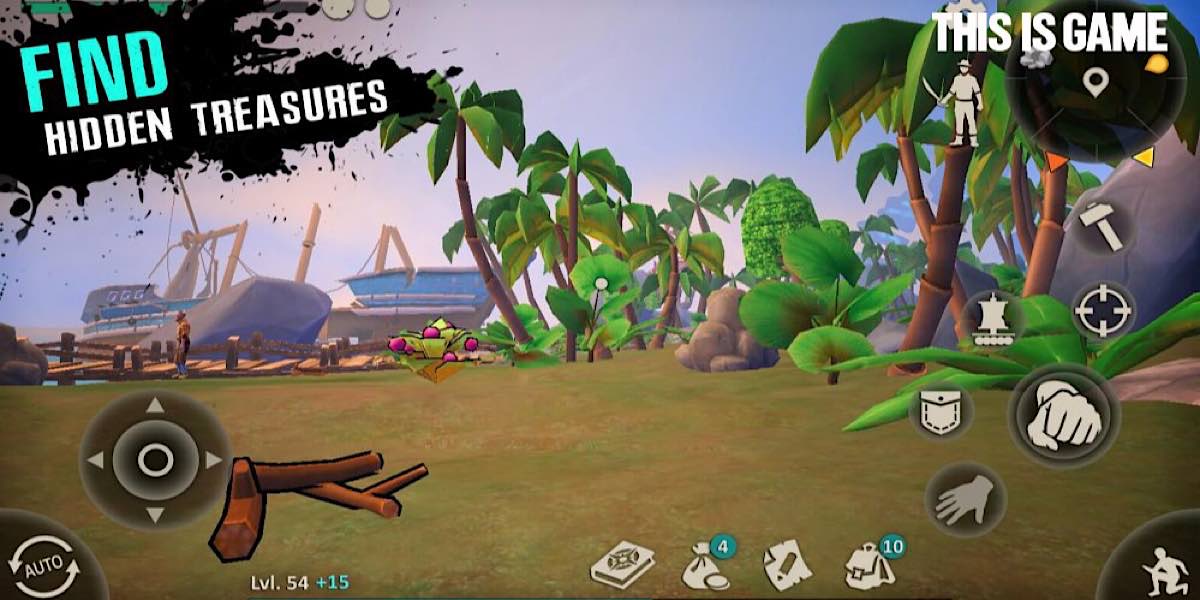Open the blueprint crafting note icon
This screenshot has height=600, width=1200.
(787, 566)
